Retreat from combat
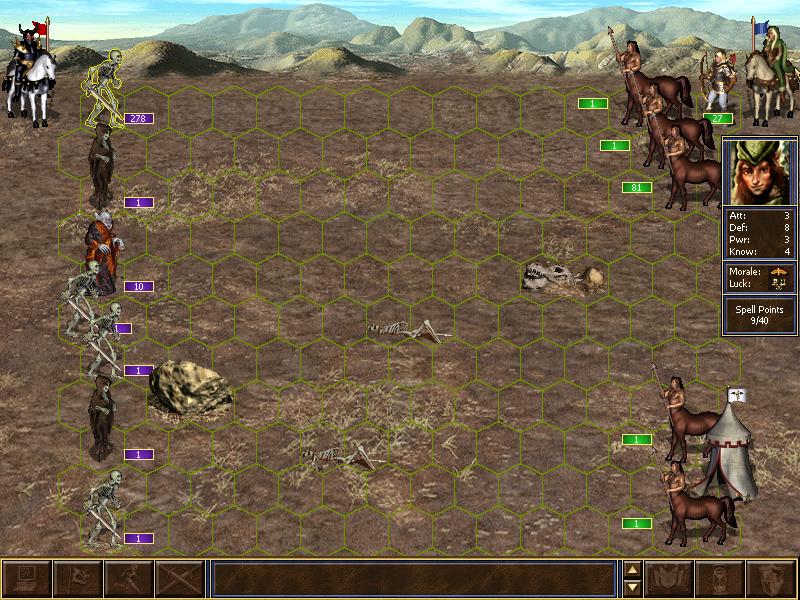The height and width of the screenshot is (600, 800). [x=129, y=579]
